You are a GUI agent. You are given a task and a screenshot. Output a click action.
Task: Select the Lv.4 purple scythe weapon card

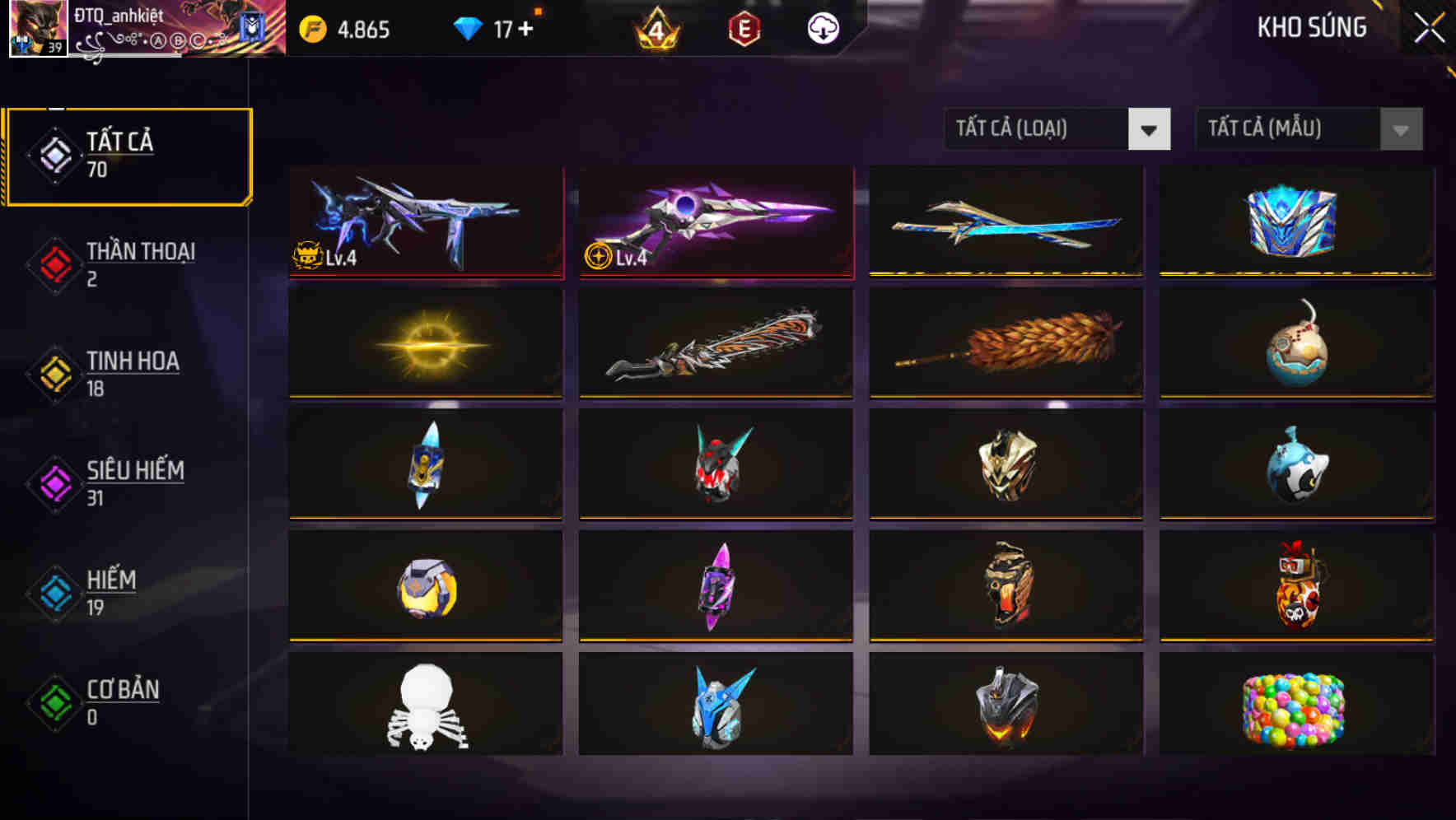[716, 222]
